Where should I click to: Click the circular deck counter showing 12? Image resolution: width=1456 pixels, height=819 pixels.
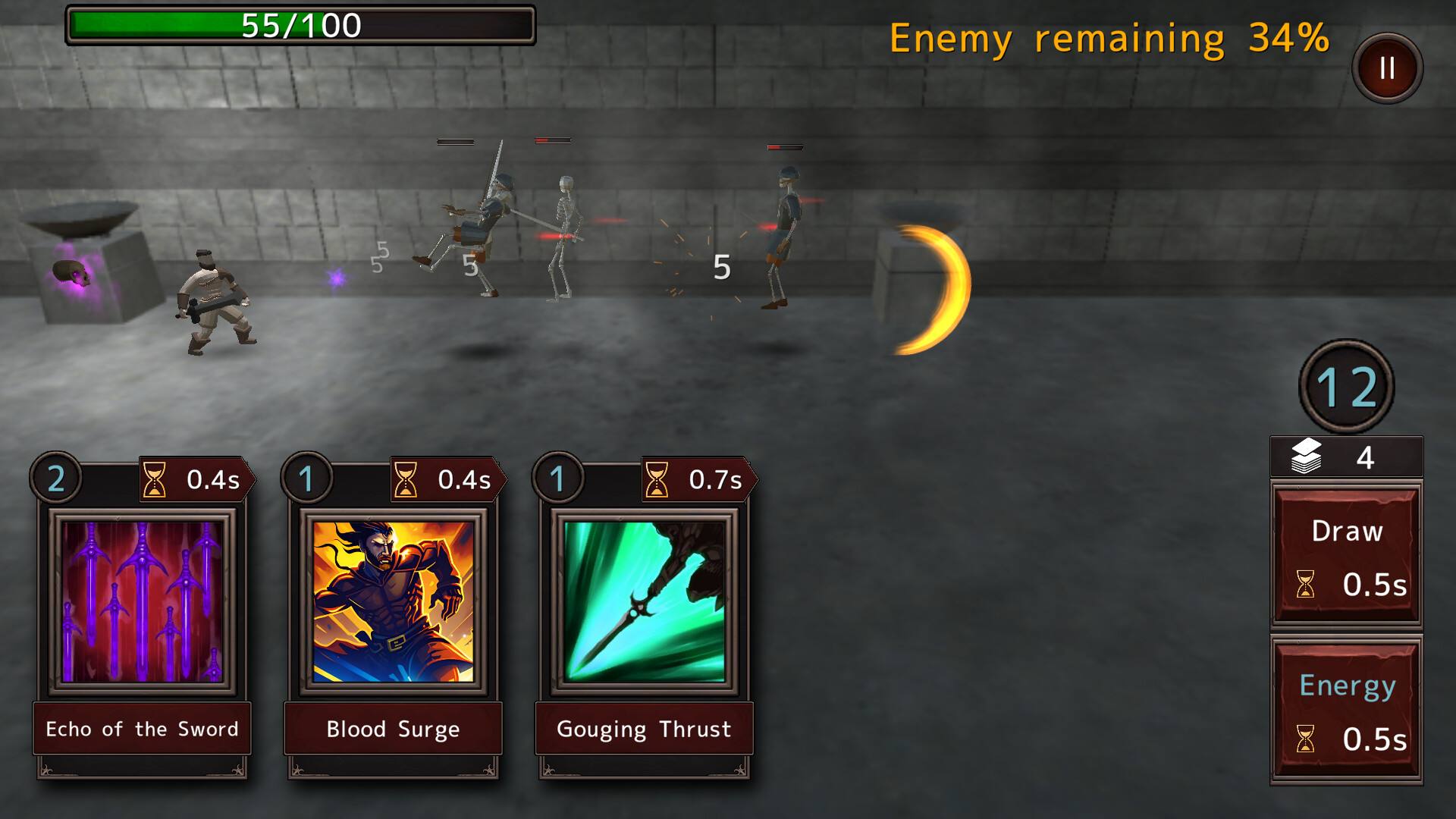(1348, 385)
